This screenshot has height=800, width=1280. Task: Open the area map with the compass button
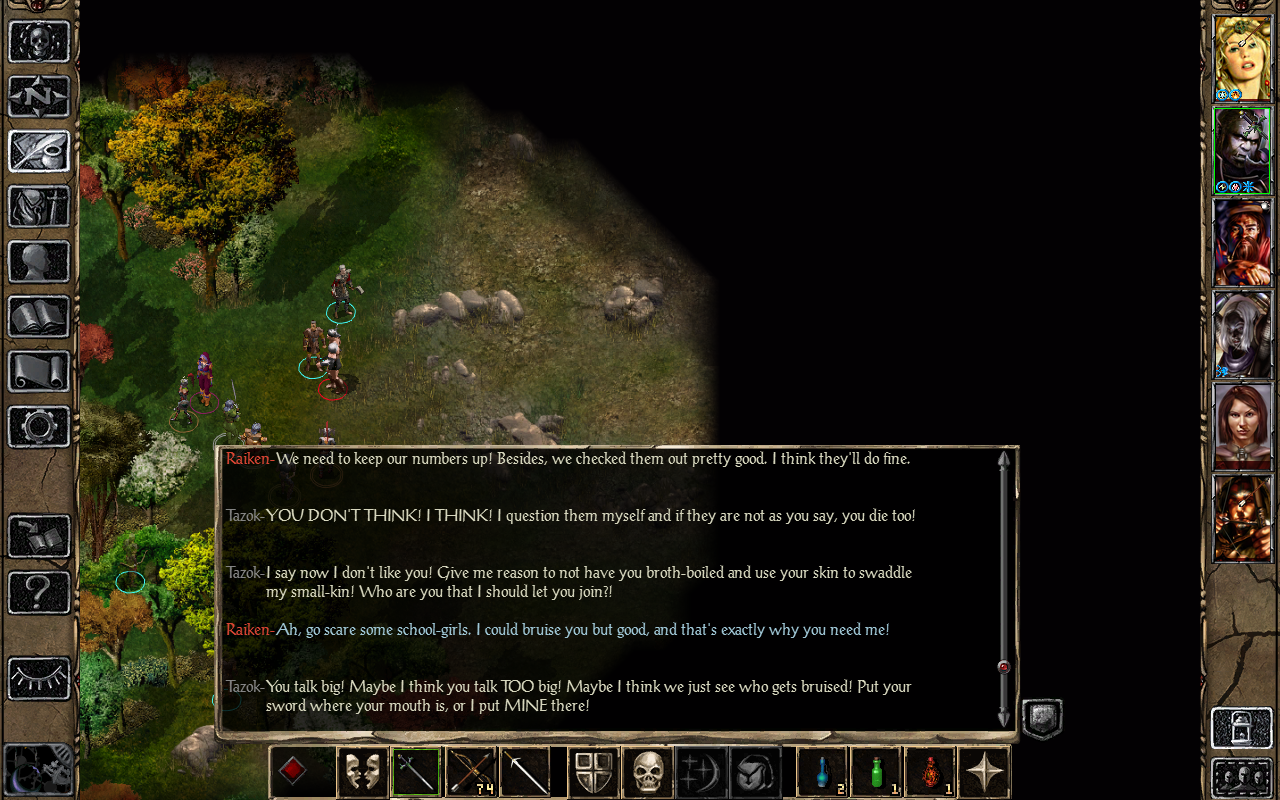[x=39, y=97]
